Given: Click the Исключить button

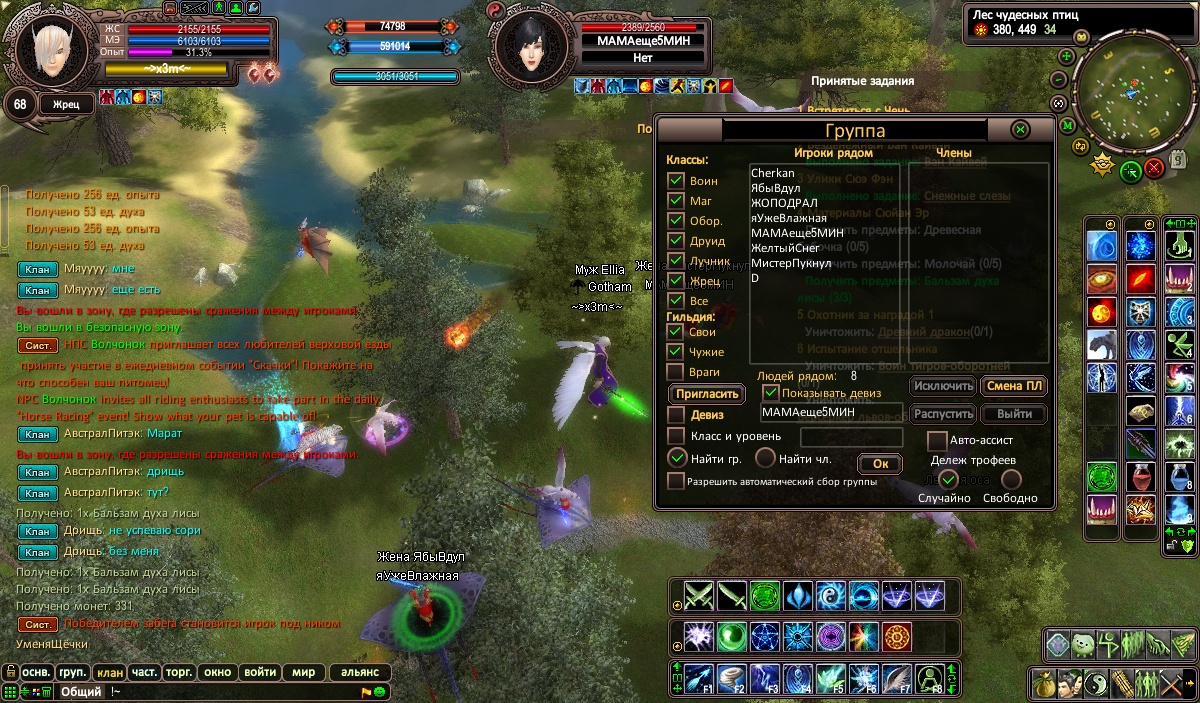Looking at the screenshot, I should click(x=942, y=386).
